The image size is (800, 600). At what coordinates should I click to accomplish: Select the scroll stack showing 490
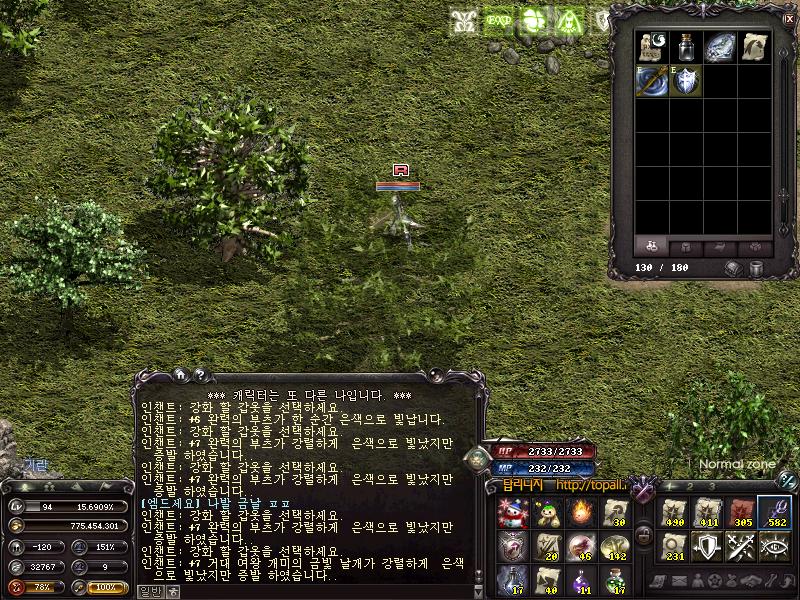674,511
